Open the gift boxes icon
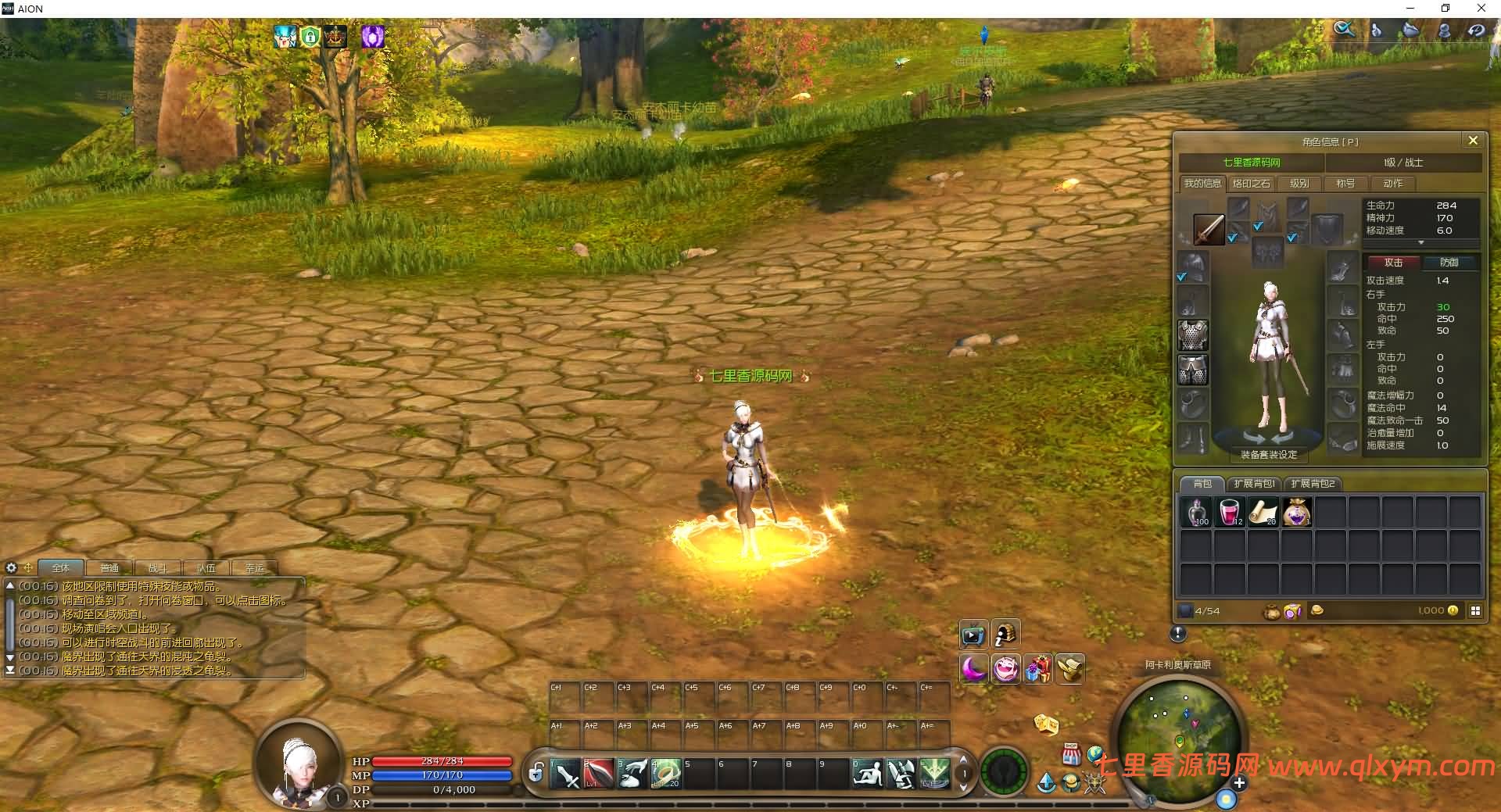The image size is (1501, 812). (1038, 669)
